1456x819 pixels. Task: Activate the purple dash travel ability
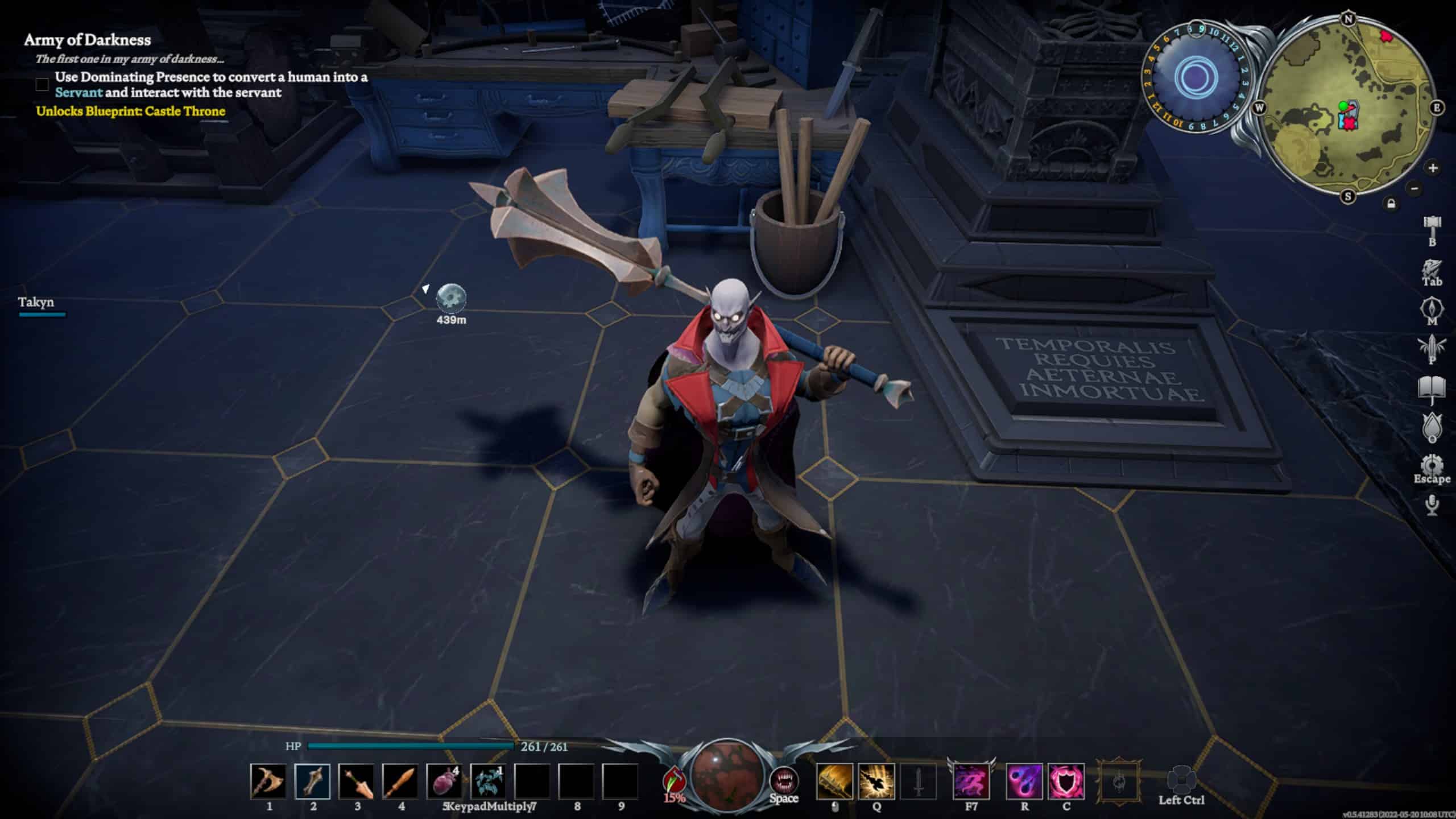(x=971, y=781)
